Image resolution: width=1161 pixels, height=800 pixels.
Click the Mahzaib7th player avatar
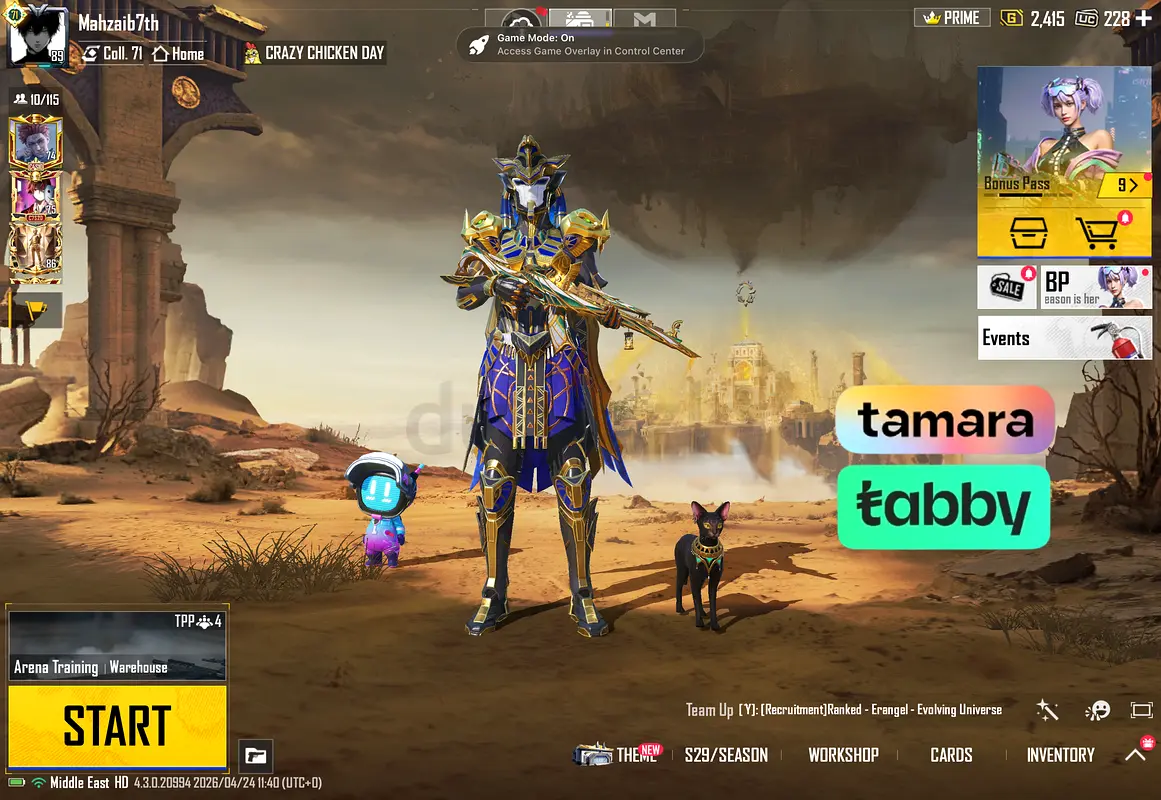coord(37,34)
